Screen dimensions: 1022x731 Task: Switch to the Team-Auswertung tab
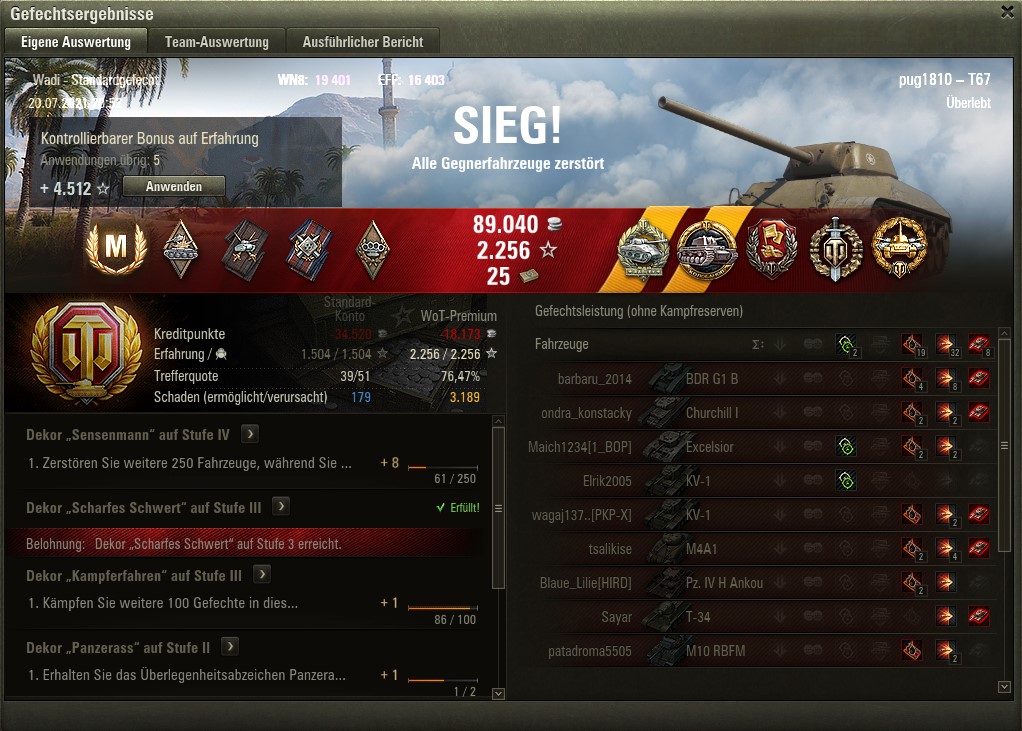(217, 41)
